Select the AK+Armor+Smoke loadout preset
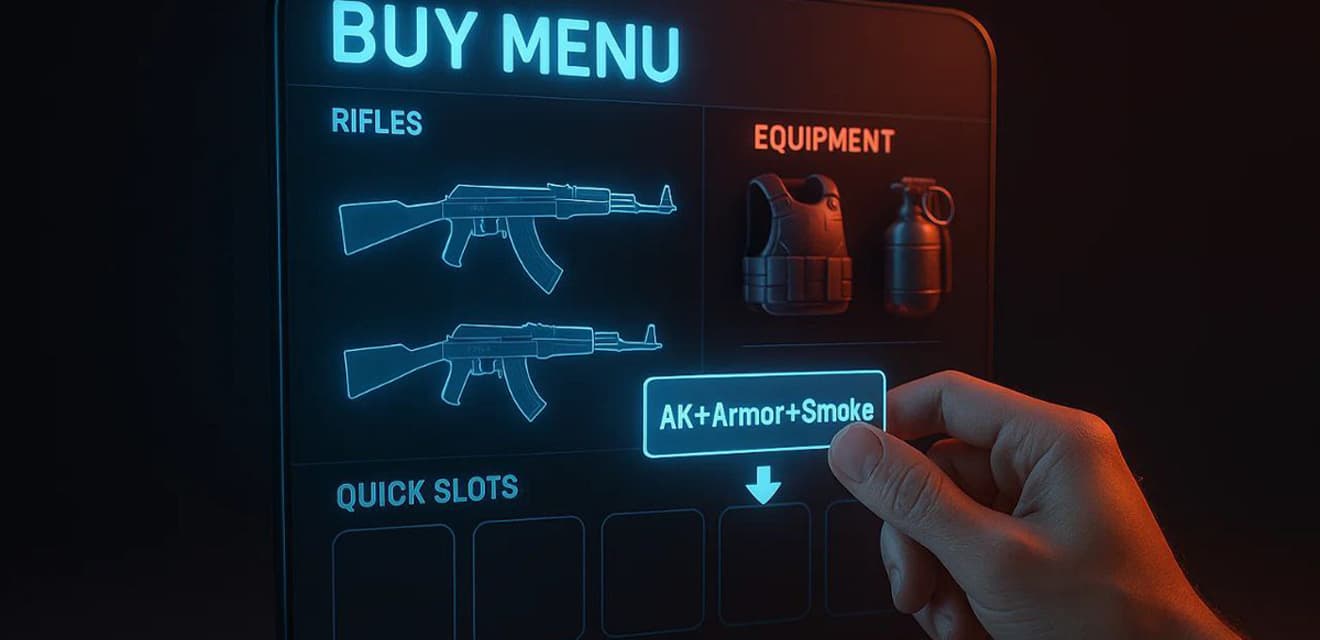This screenshot has height=640, width=1320. [x=765, y=413]
